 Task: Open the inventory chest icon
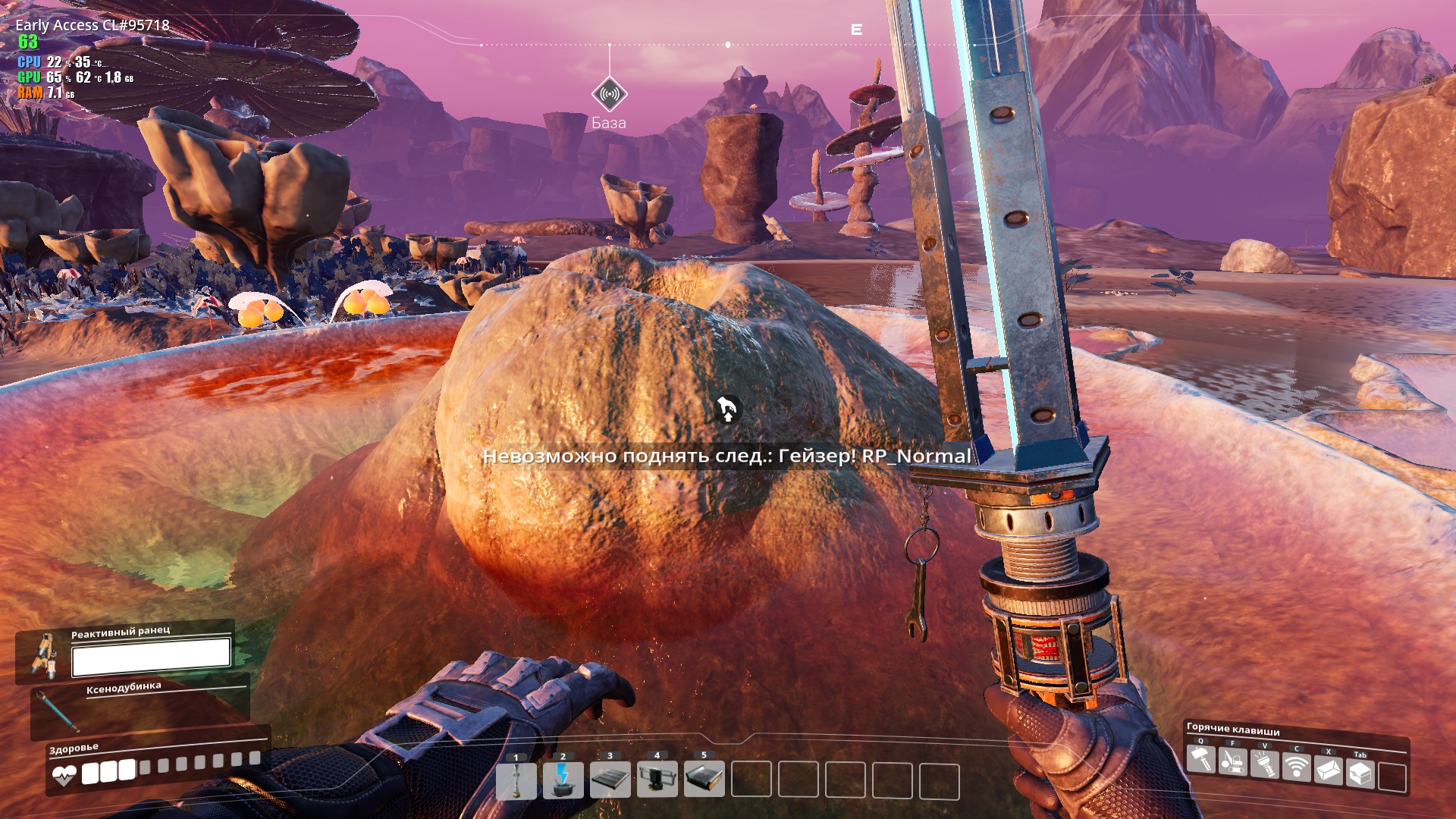tap(1360, 773)
